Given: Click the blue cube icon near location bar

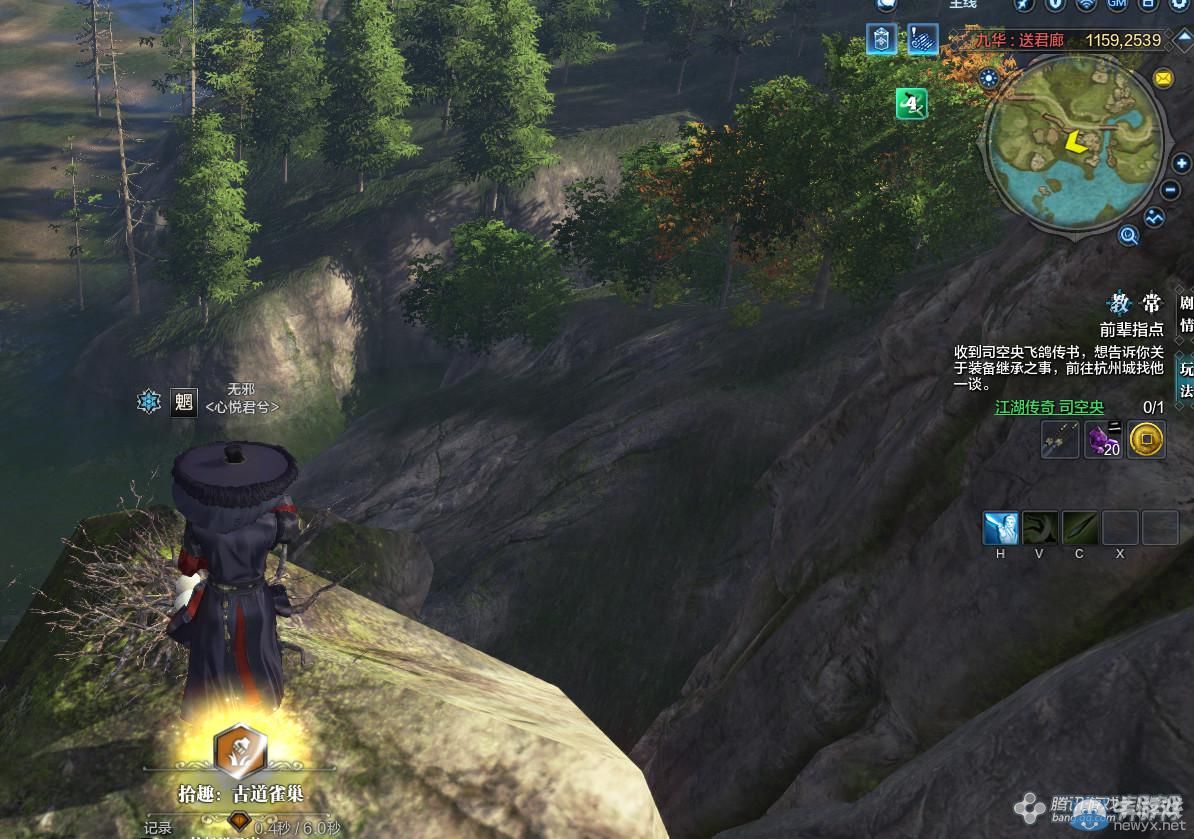Looking at the screenshot, I should 881,40.
